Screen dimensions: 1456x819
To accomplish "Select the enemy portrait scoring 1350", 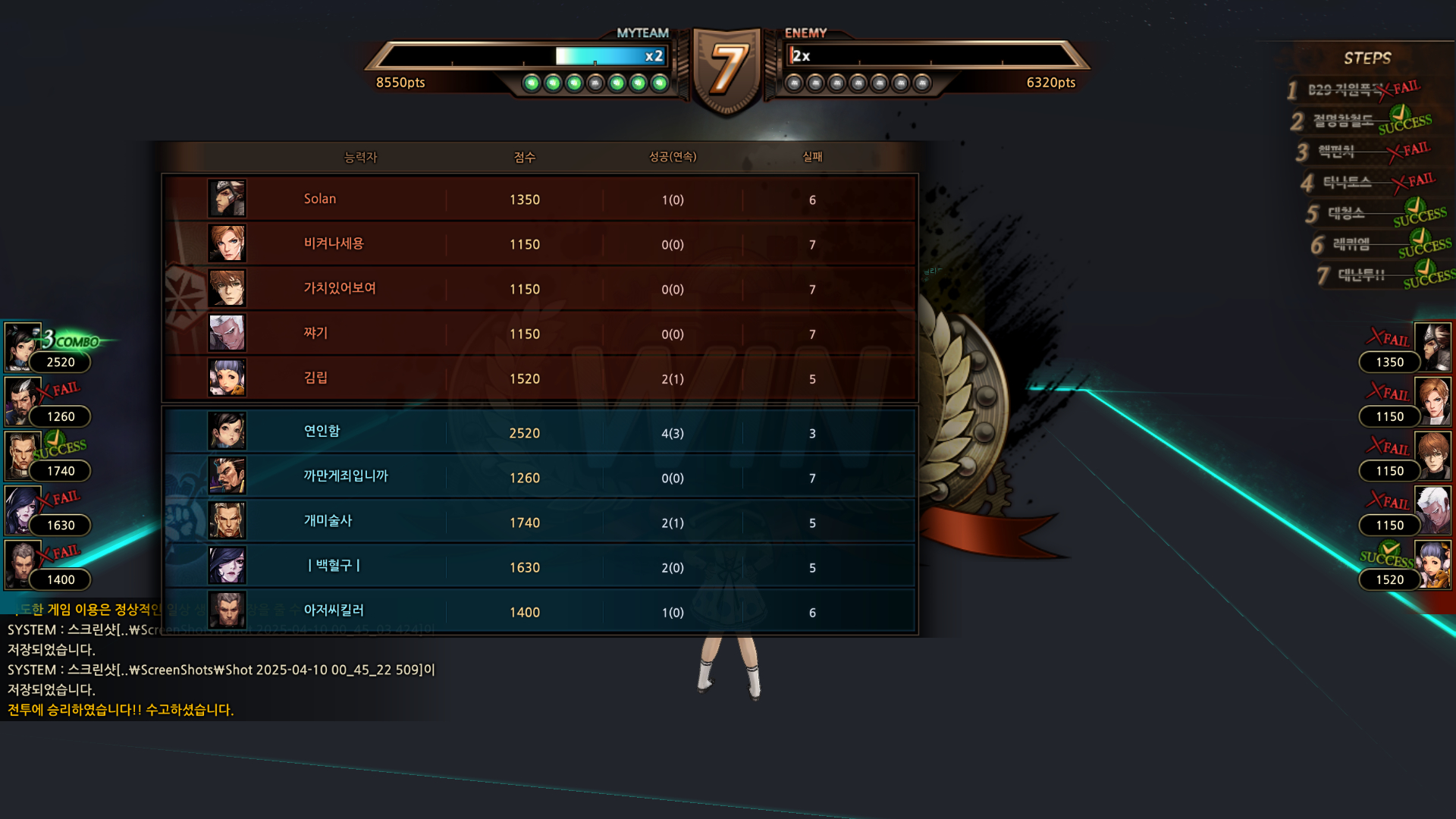I will pyautogui.click(x=1432, y=347).
